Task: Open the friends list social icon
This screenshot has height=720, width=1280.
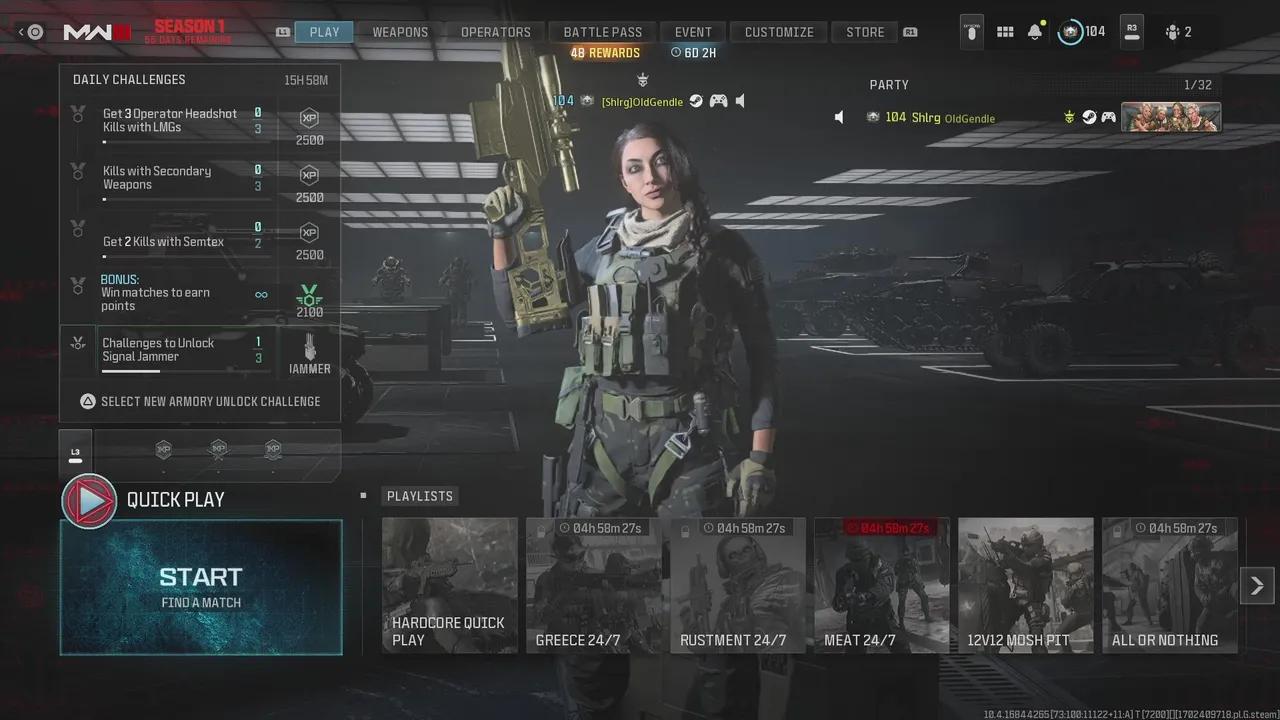Action: pyautogui.click(x=1177, y=32)
